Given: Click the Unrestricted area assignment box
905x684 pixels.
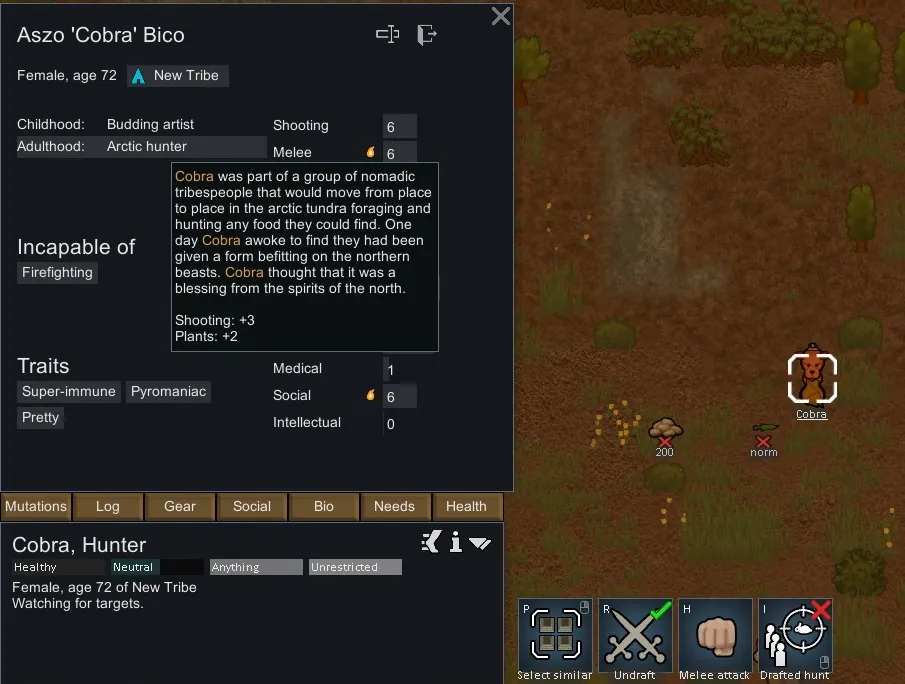Looking at the screenshot, I should (355, 567).
